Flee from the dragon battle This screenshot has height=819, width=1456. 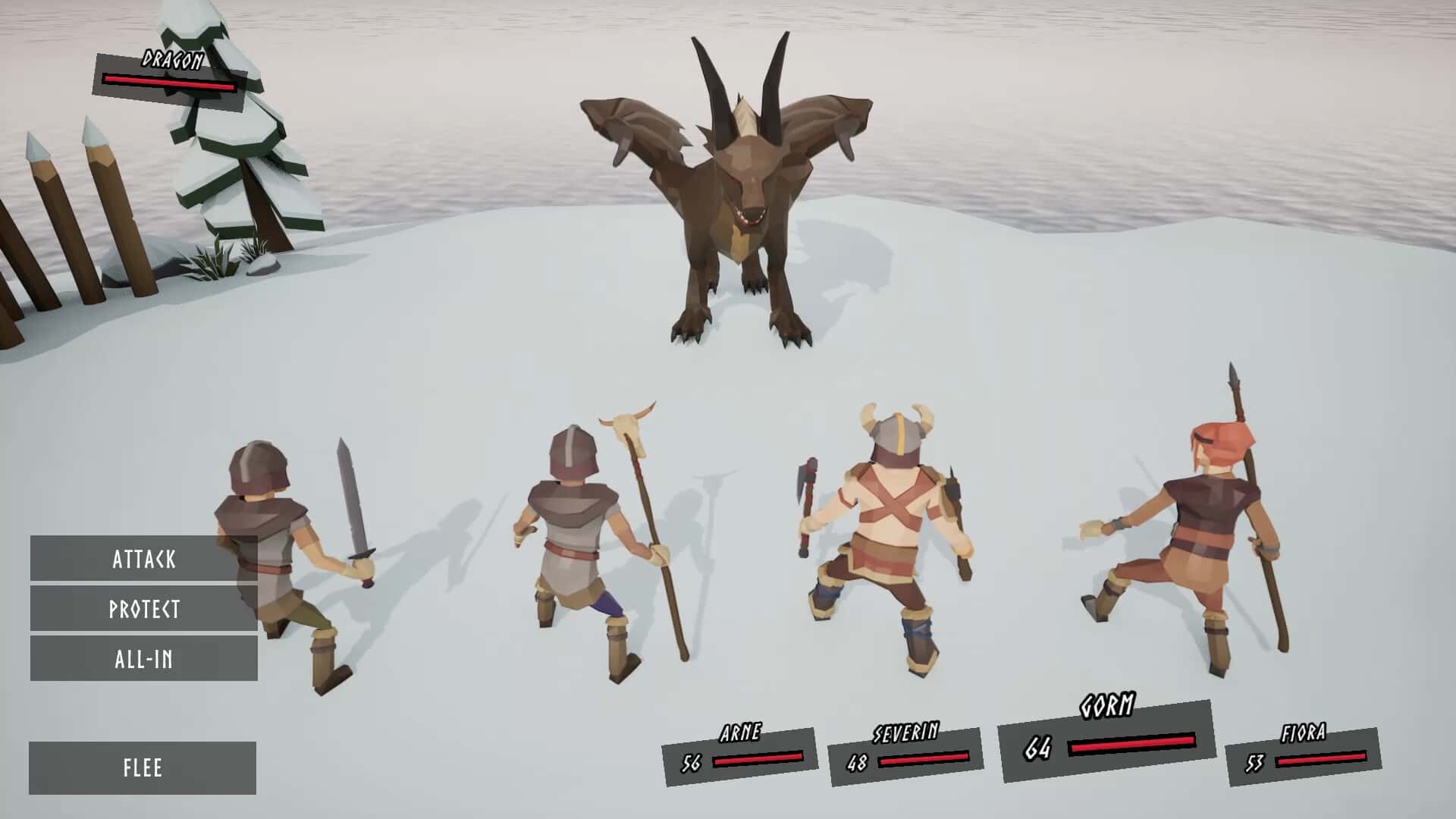pos(143,767)
